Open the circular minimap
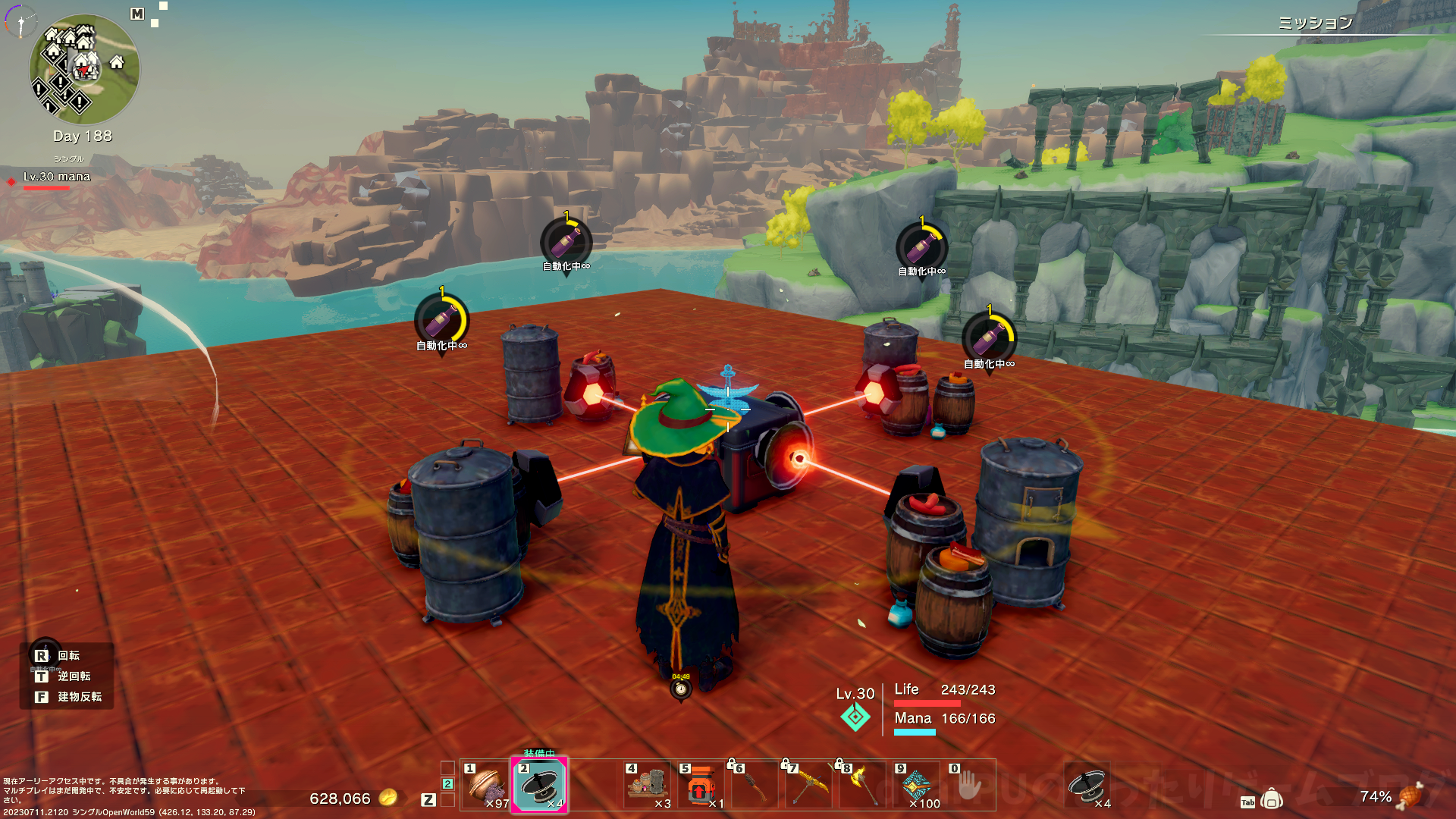Image resolution: width=1456 pixels, height=819 pixels. tap(84, 70)
